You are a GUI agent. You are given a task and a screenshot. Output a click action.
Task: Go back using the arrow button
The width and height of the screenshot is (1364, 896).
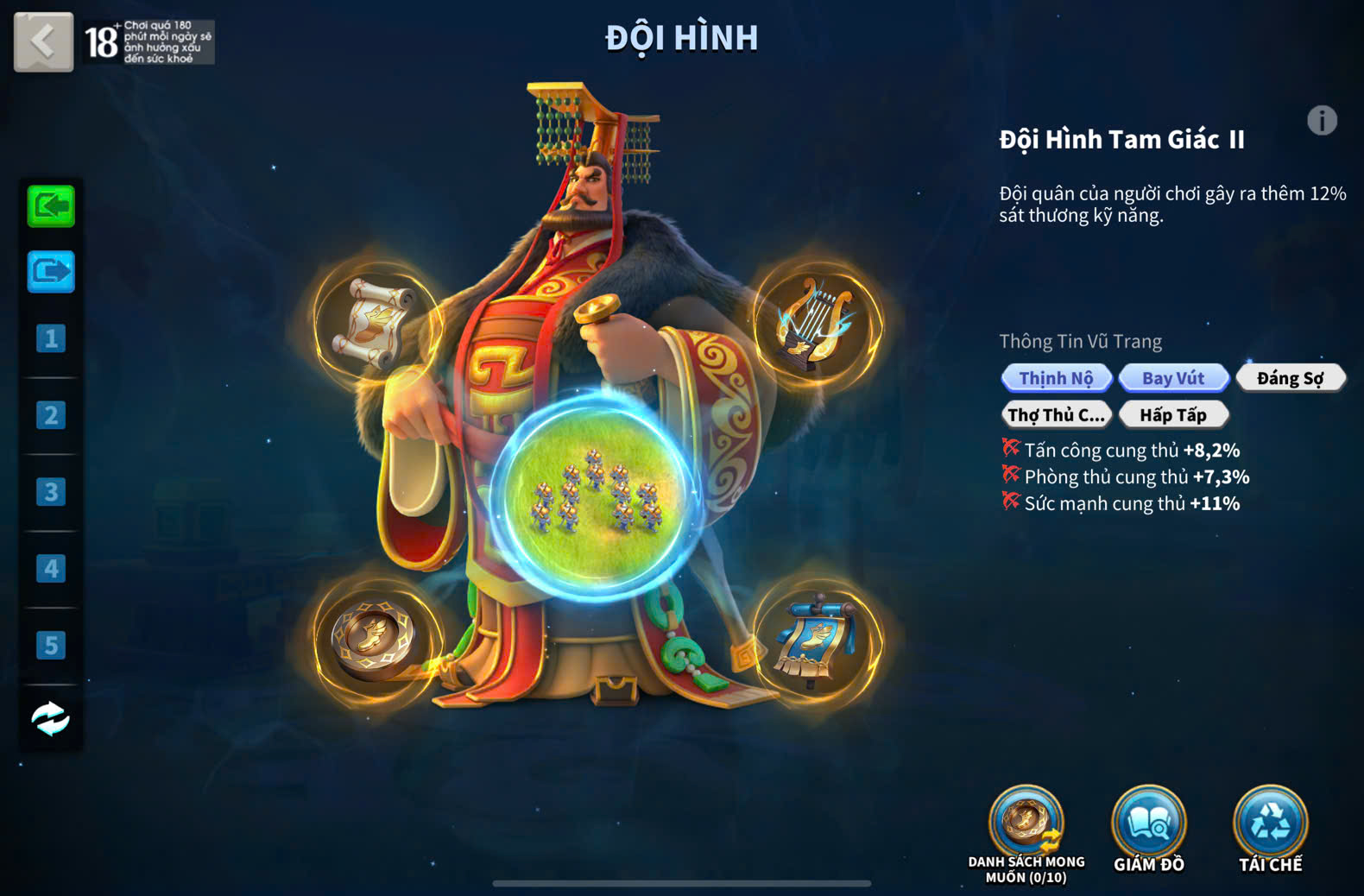click(43, 41)
